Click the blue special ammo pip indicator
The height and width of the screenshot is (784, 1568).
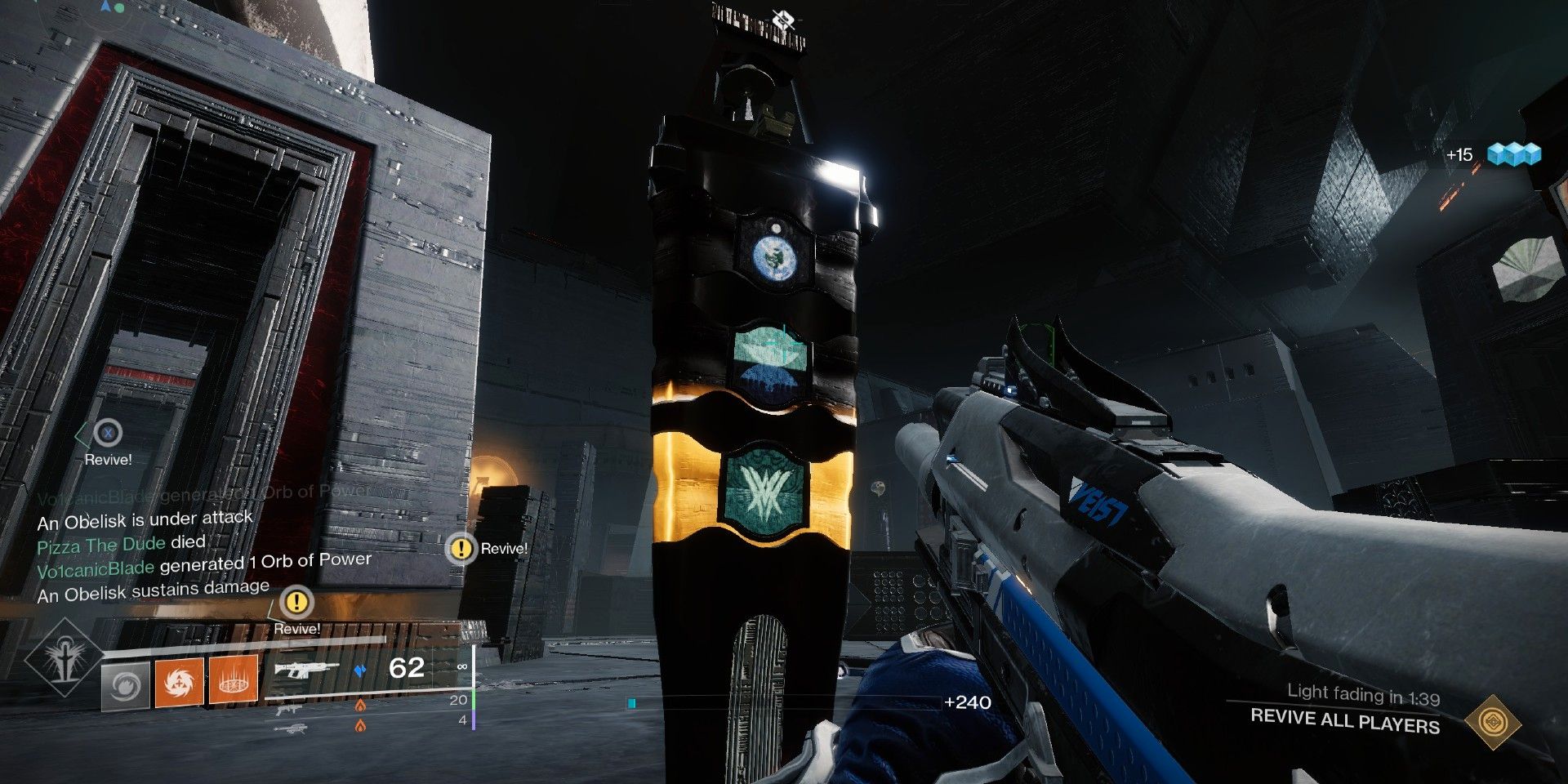(359, 670)
